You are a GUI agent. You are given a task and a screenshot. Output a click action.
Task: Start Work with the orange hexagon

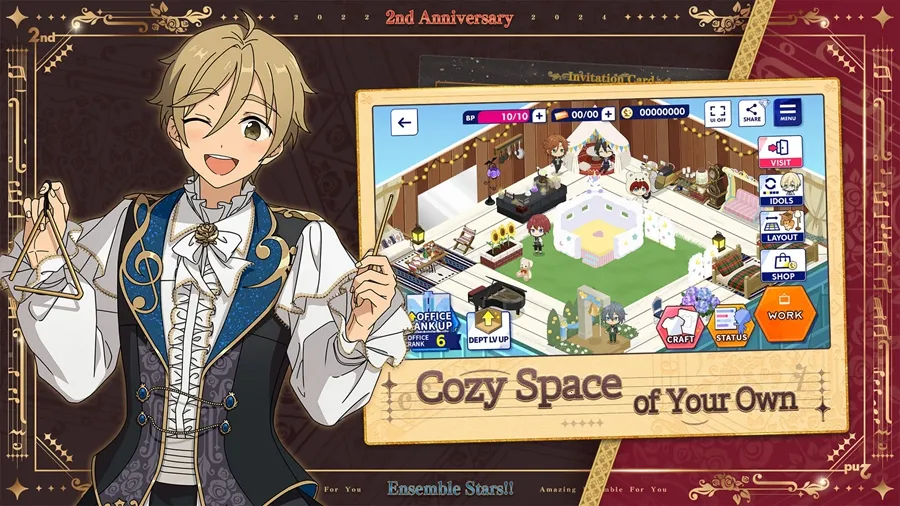point(785,313)
